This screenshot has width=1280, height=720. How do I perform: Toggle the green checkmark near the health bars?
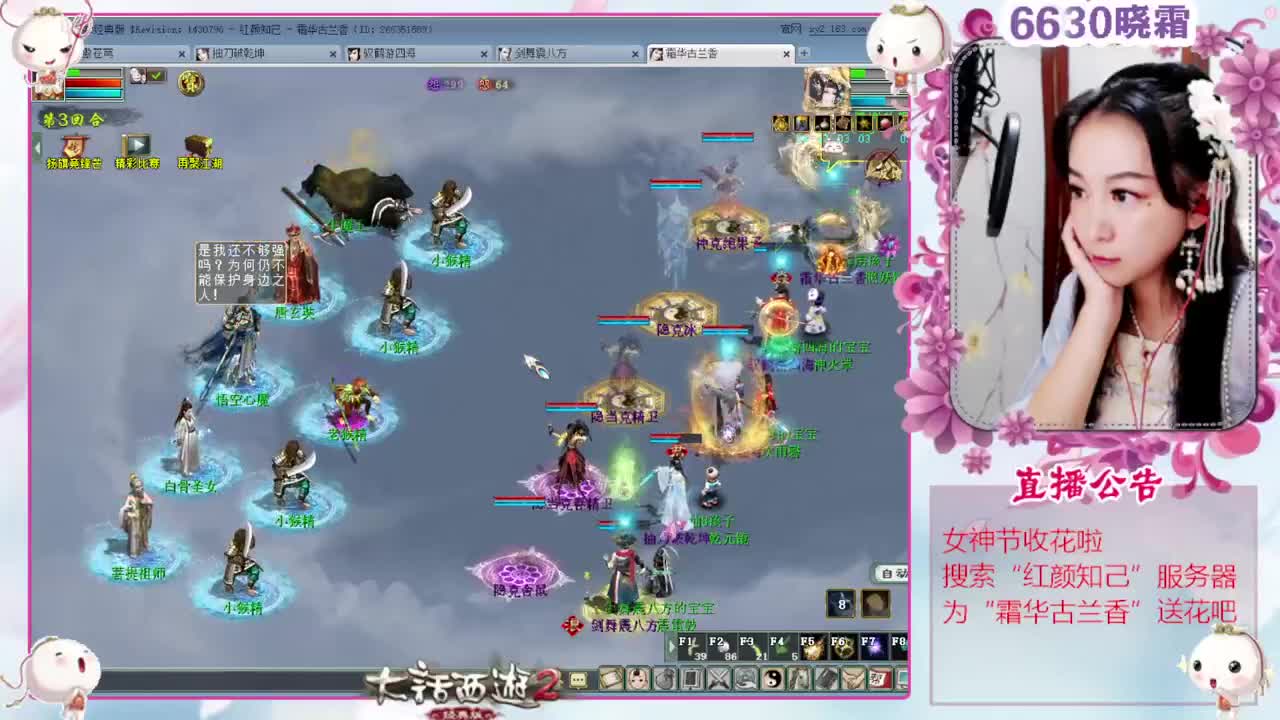[x=155, y=75]
